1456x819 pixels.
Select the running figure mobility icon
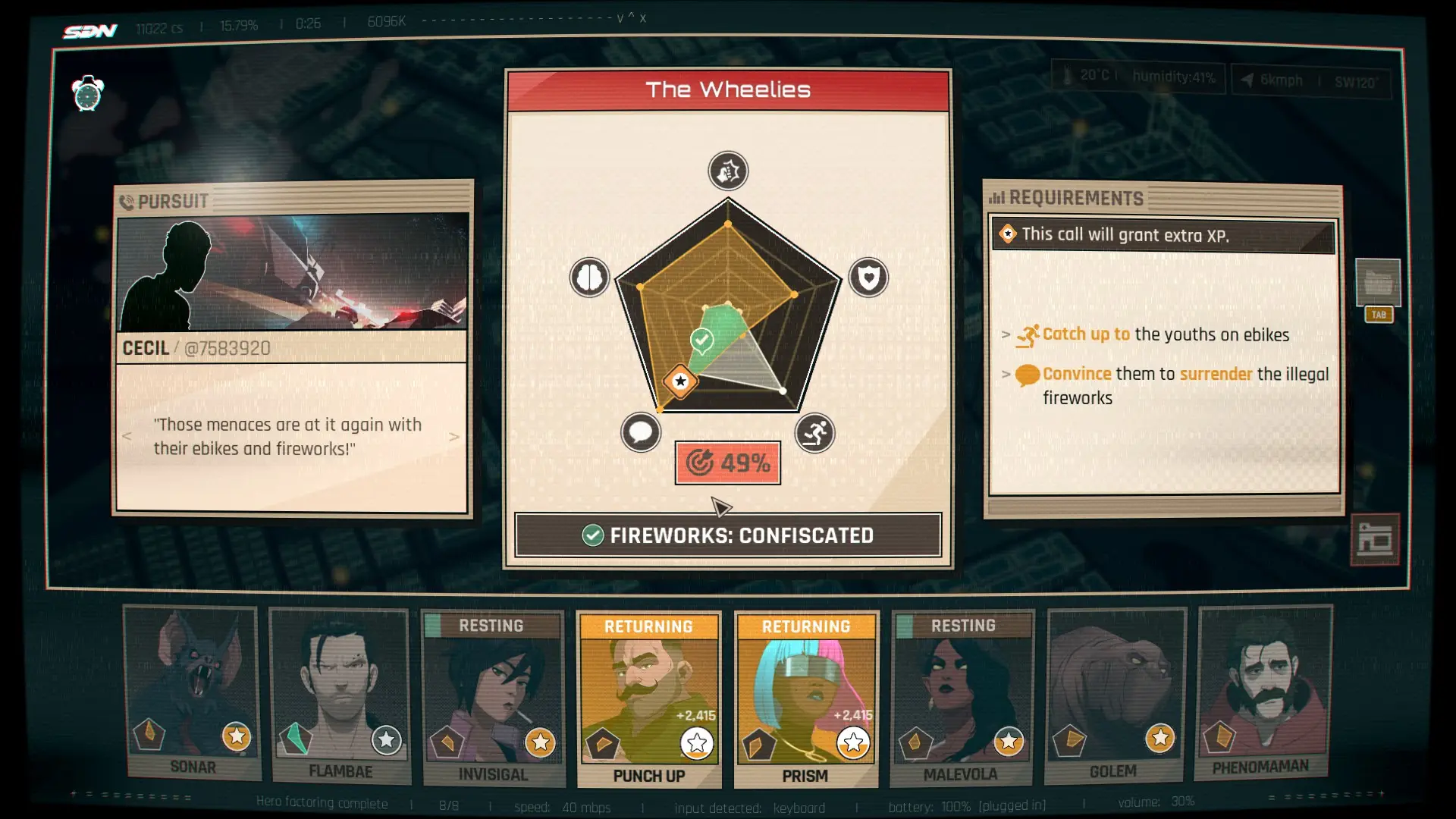(x=815, y=433)
